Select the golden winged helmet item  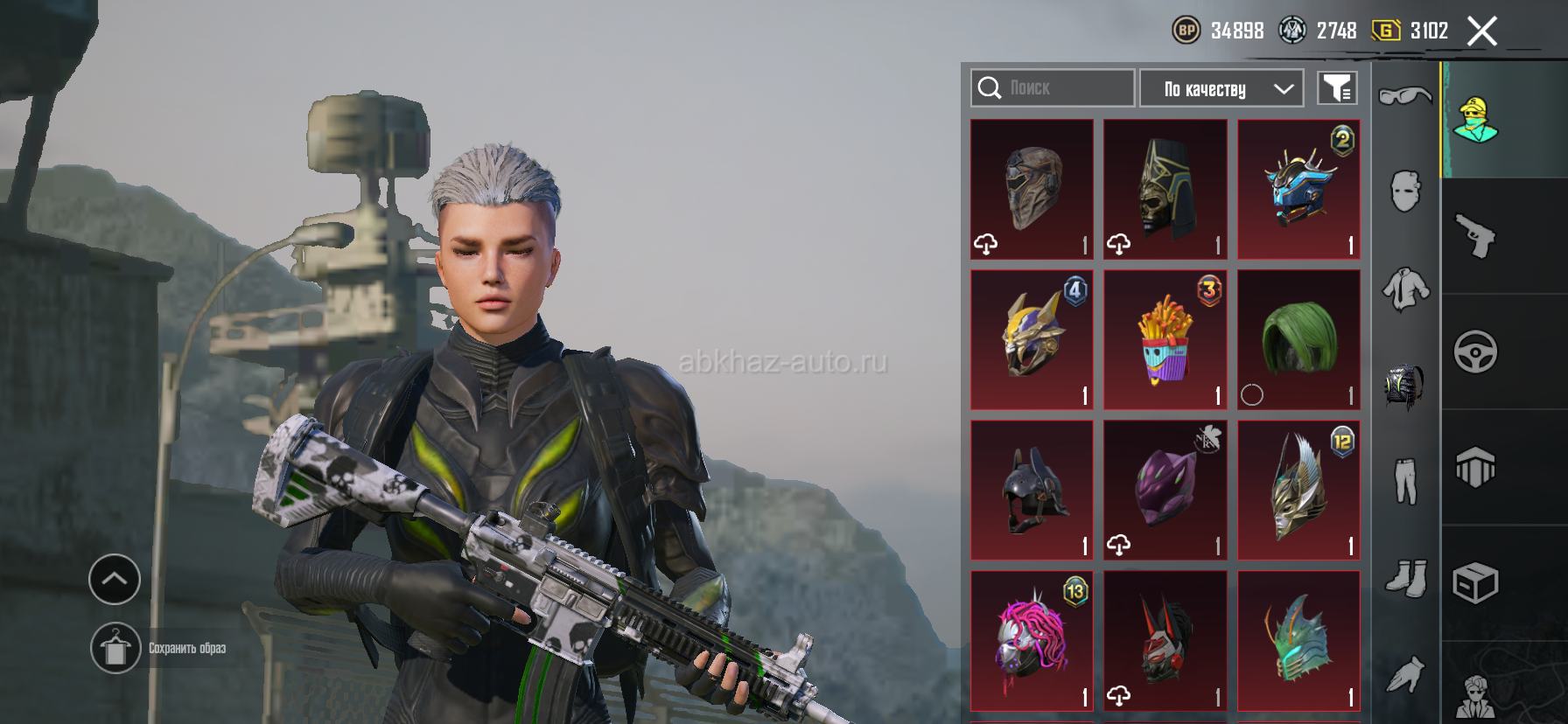tap(1298, 490)
